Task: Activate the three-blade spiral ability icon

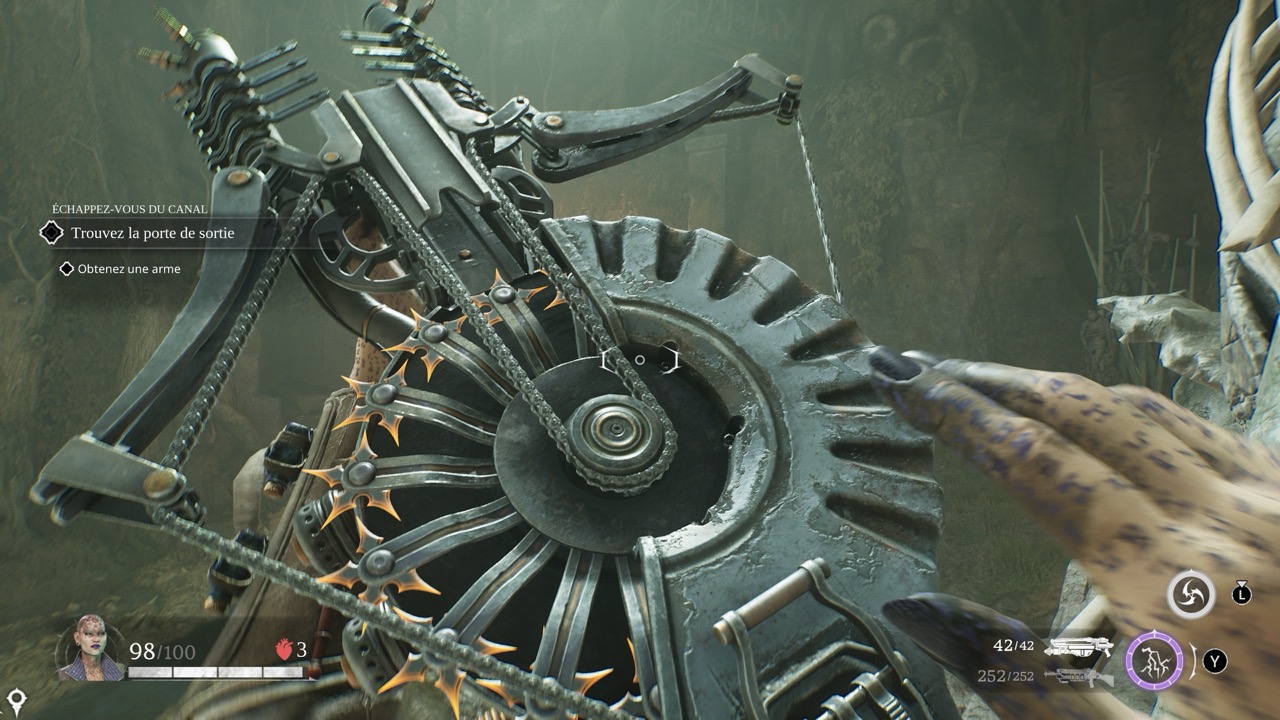Action: click(1191, 594)
